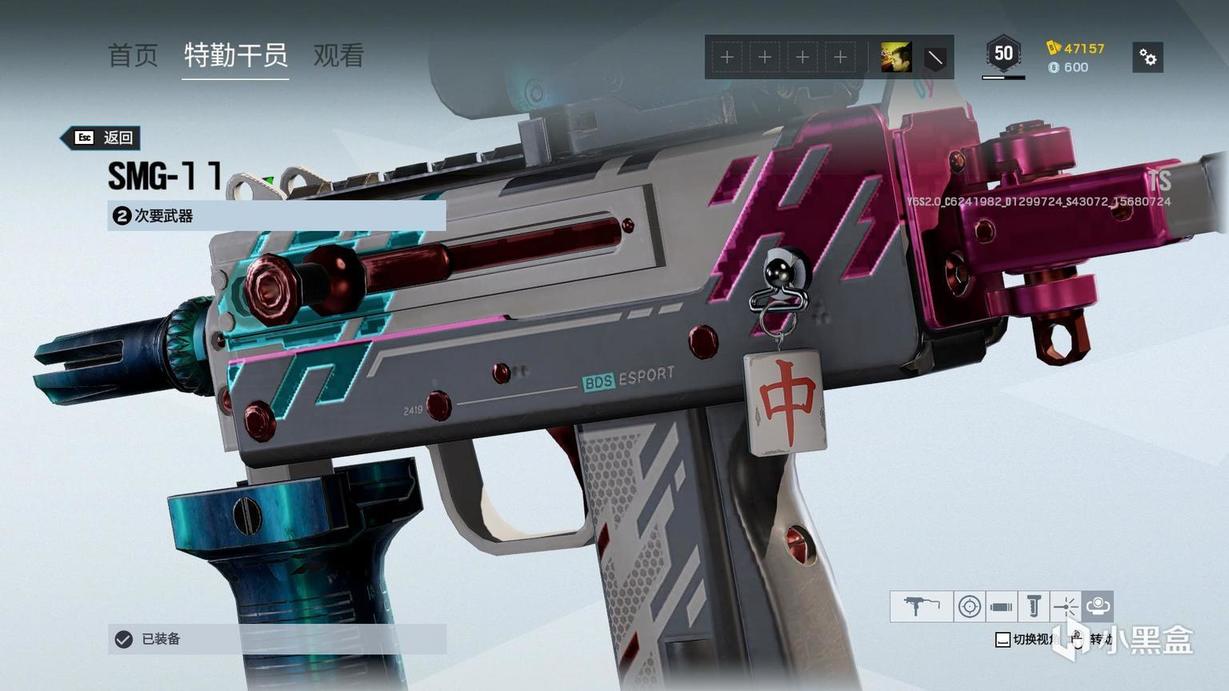The width and height of the screenshot is (1229, 691).
Task: Select the sight attachment crosshair icon
Action: 969,606
